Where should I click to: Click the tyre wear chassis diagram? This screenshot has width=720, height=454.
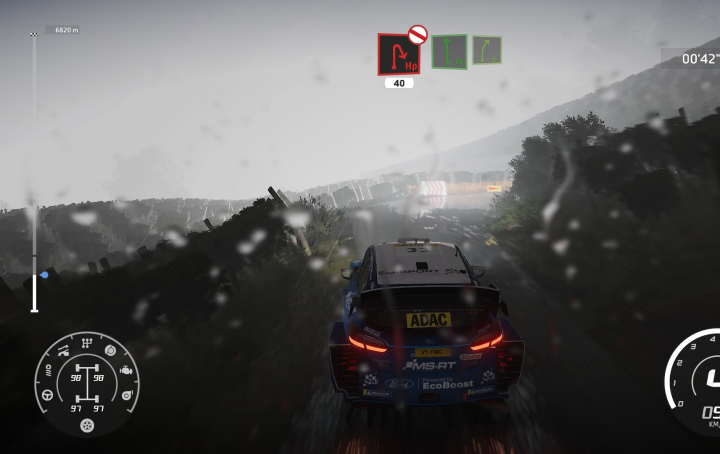87,387
